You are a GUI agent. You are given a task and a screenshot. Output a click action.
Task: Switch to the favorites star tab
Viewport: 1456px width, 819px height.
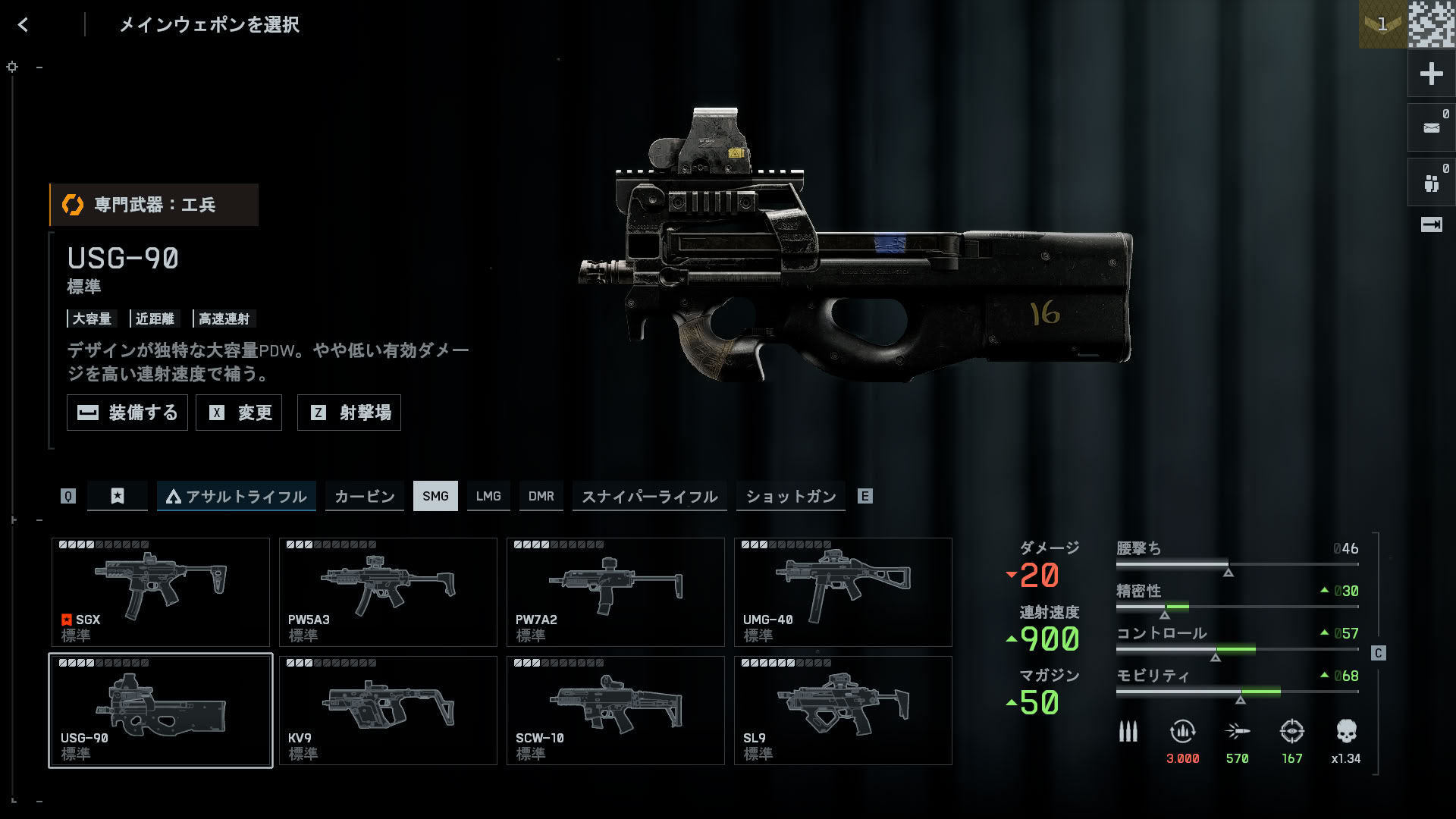(118, 496)
